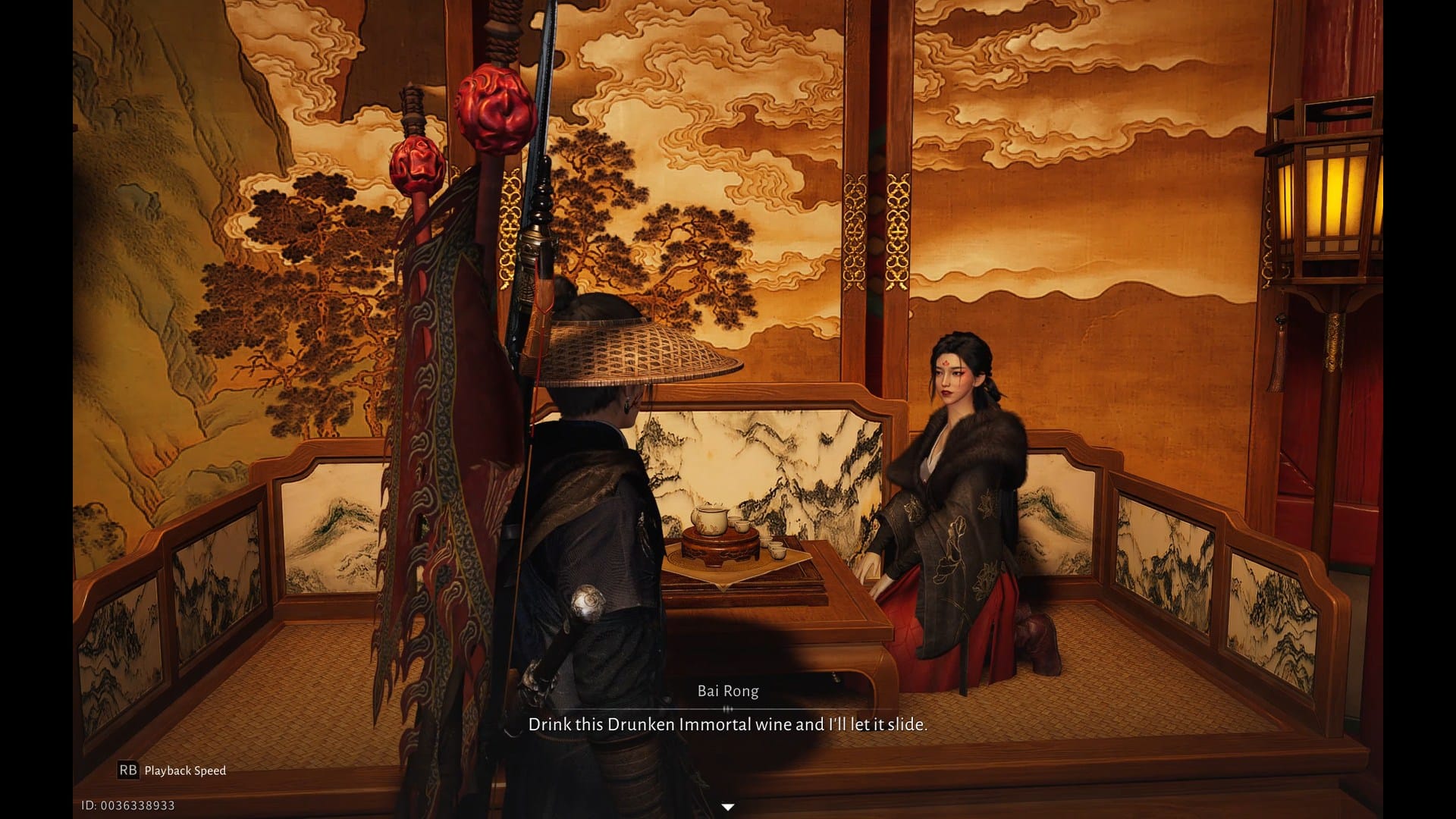
Task: Click the RB controller button badge
Action: (x=129, y=770)
